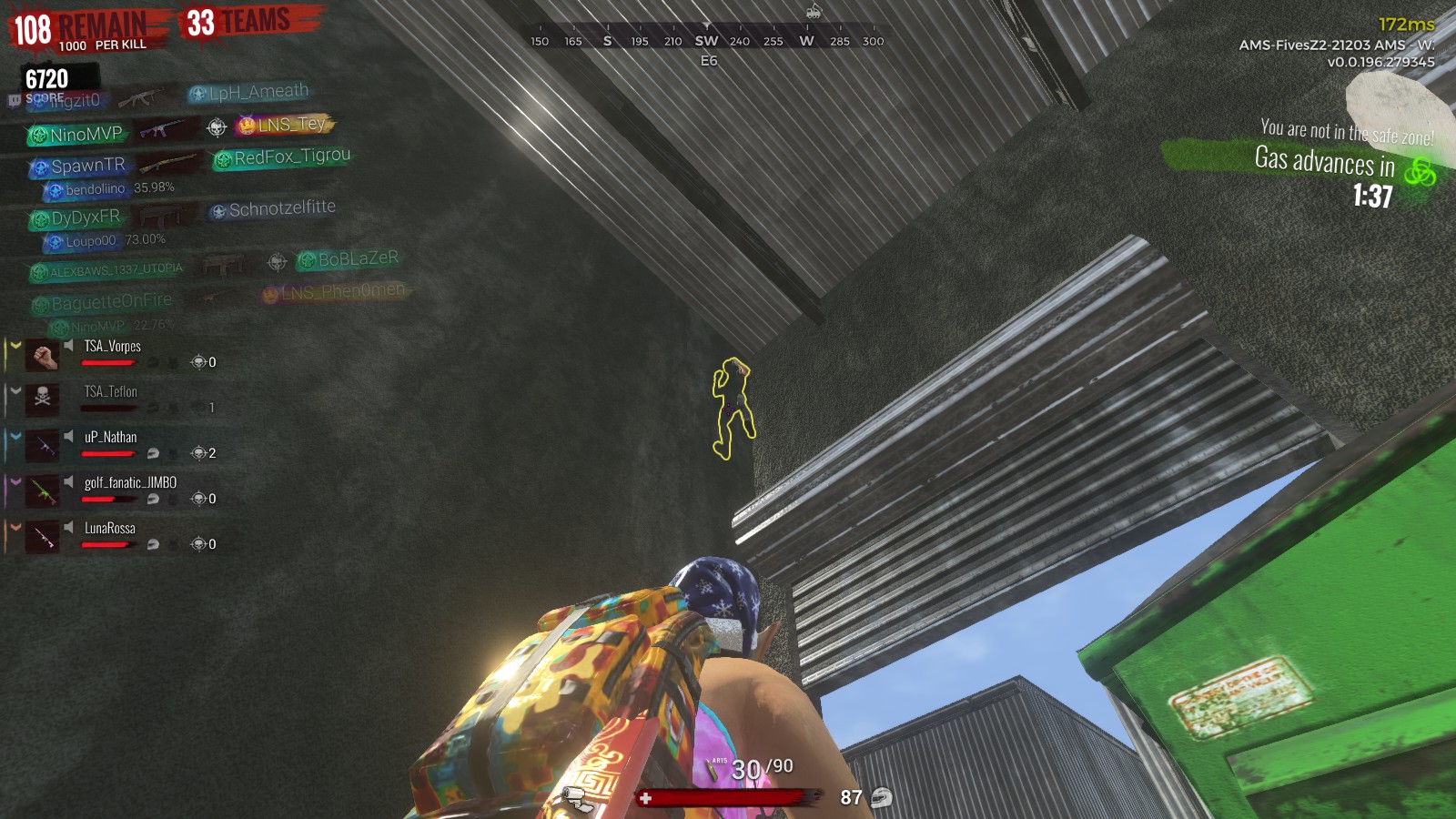Select the 33 TEAMS header
This screenshot has width=1456, height=819.
(235, 18)
